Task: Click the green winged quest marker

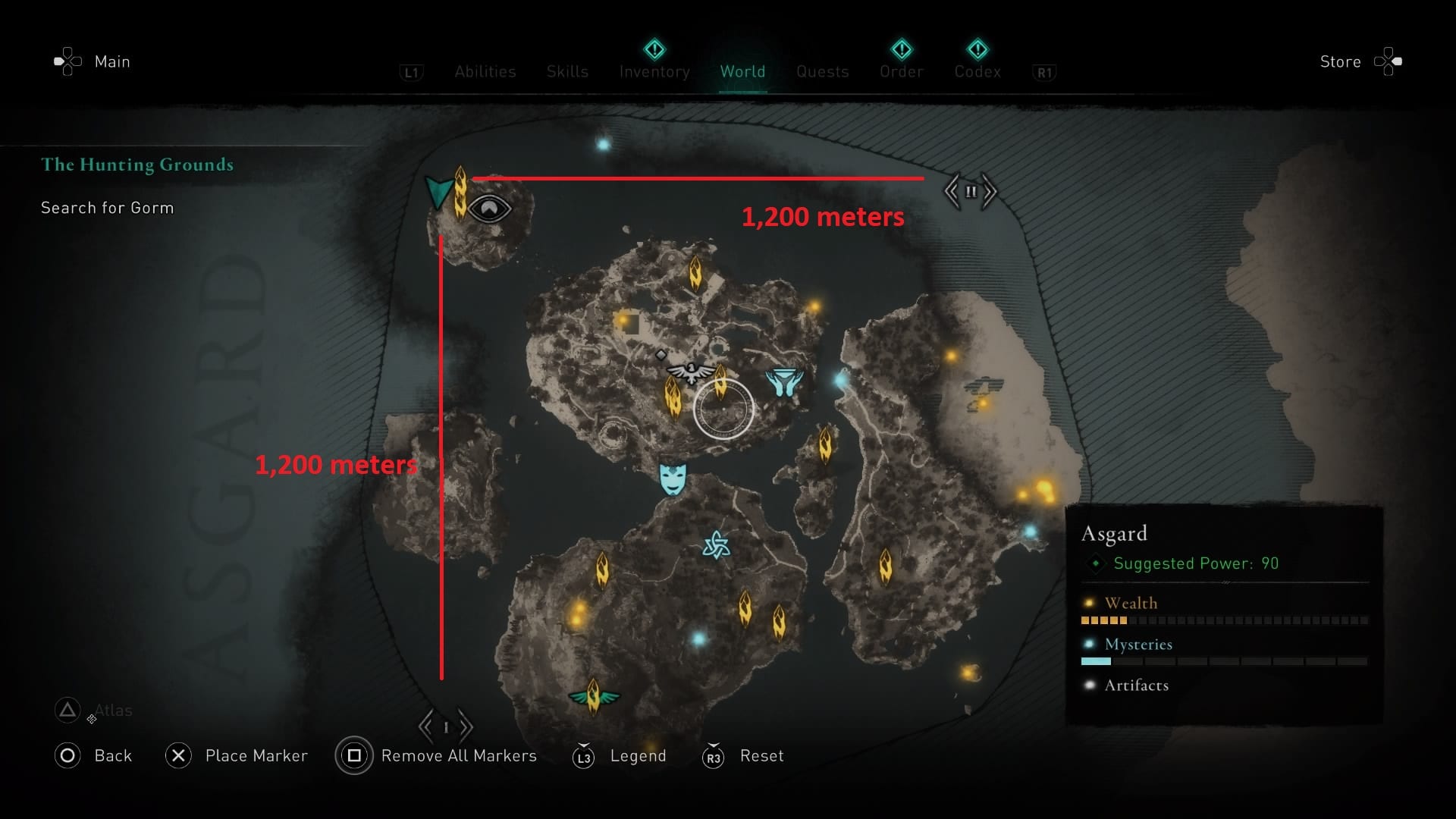Action: [594, 695]
